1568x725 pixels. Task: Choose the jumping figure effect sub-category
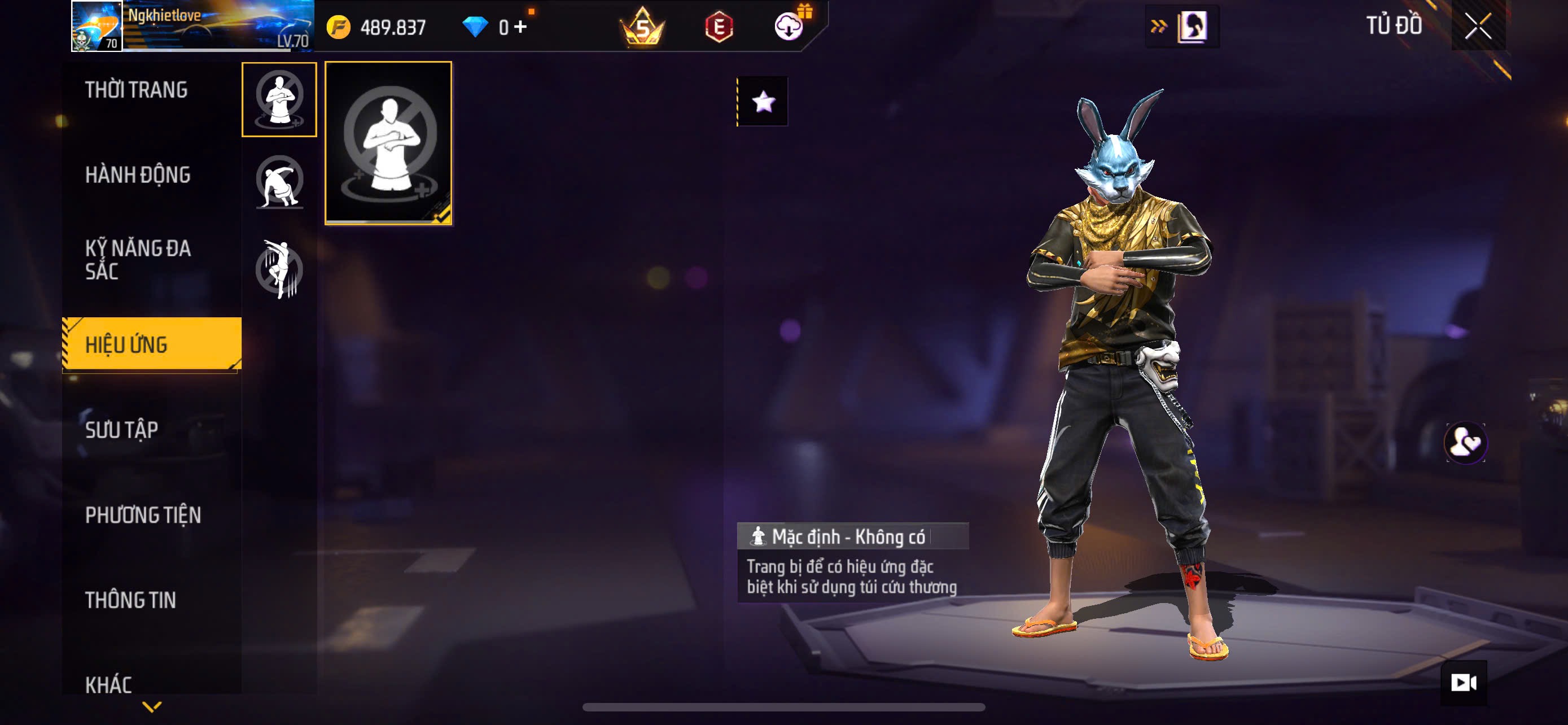point(279,268)
